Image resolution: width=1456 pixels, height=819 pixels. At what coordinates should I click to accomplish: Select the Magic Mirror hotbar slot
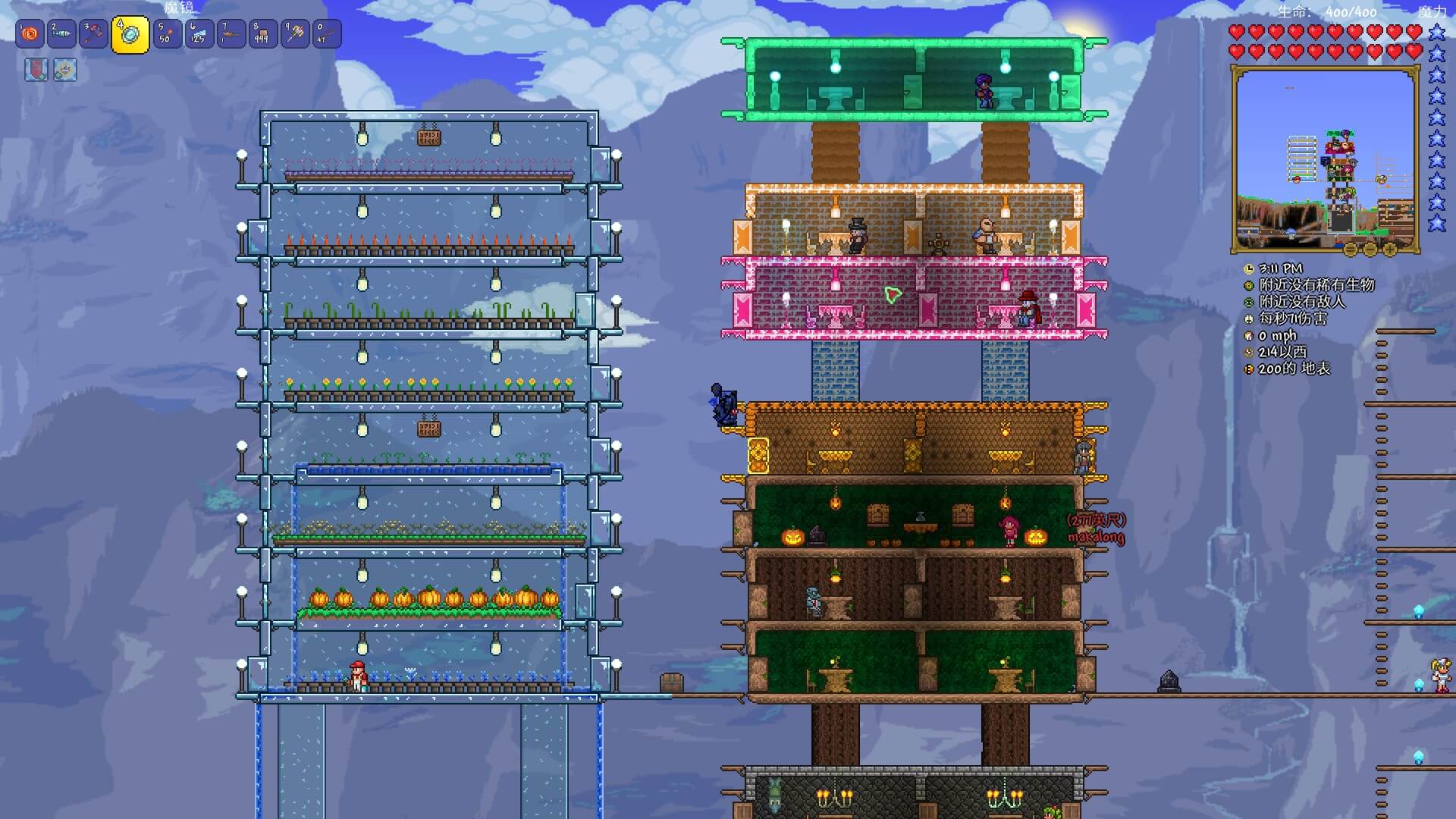pos(130,35)
